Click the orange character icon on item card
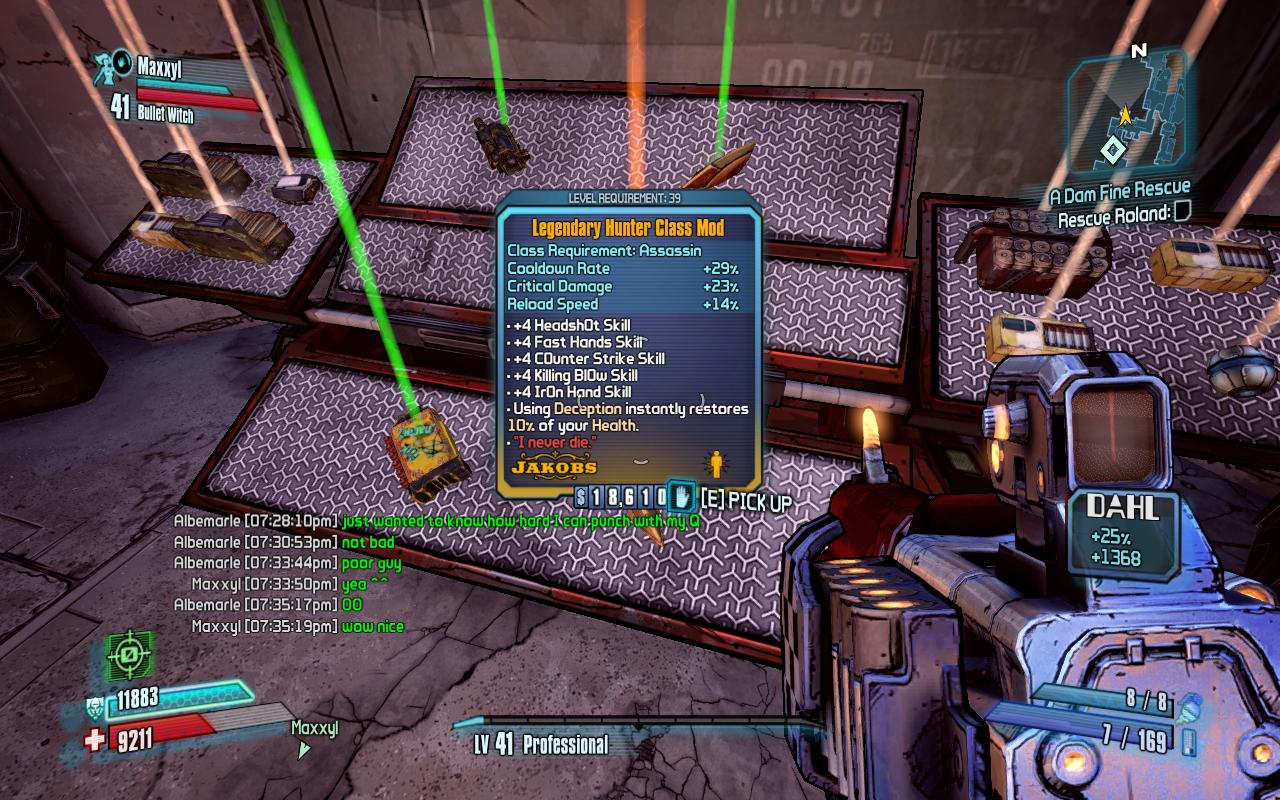This screenshot has width=1280, height=800. pyautogui.click(x=714, y=464)
